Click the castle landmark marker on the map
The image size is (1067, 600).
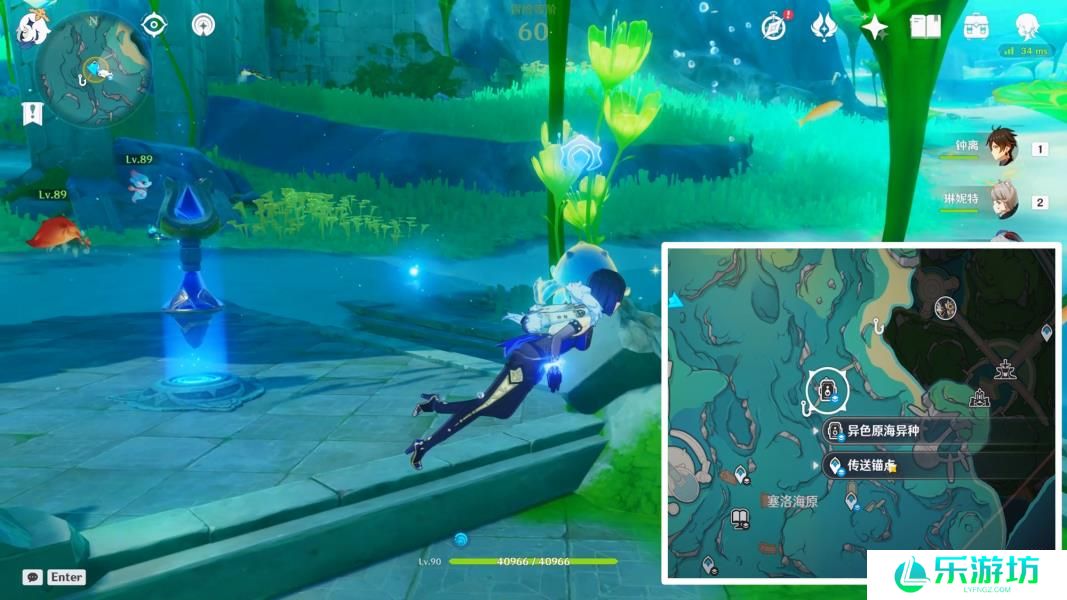[980, 399]
